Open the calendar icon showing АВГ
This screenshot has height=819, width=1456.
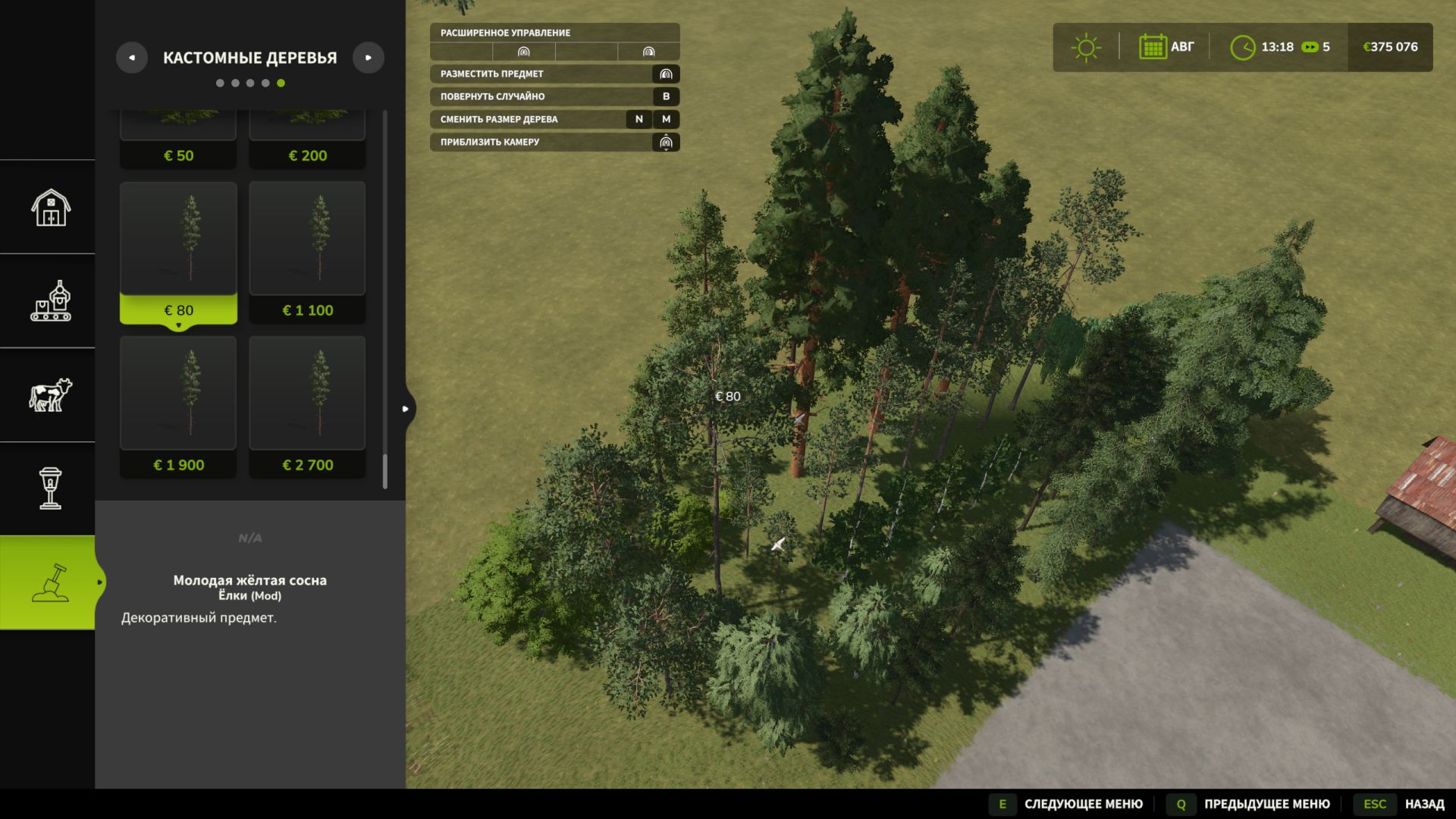click(1153, 46)
